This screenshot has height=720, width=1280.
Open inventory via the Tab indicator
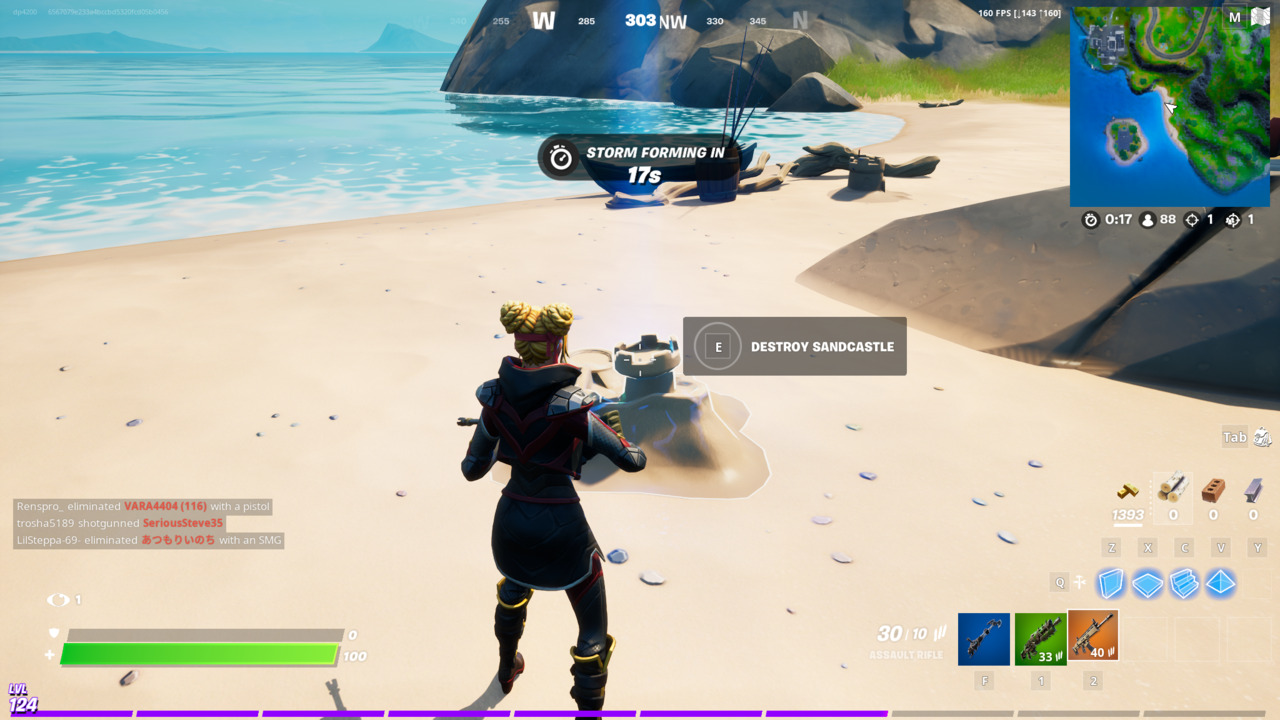click(1236, 437)
